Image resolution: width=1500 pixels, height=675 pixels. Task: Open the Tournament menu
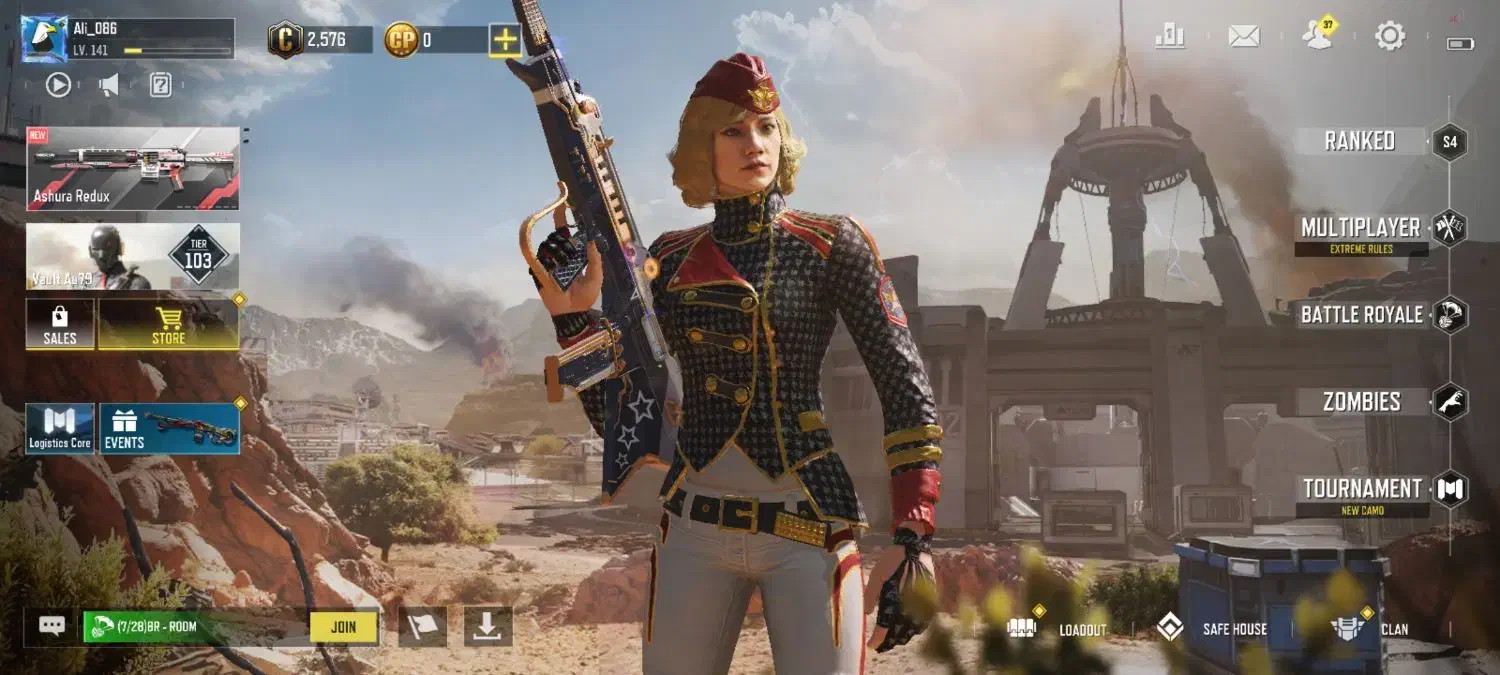point(1362,489)
